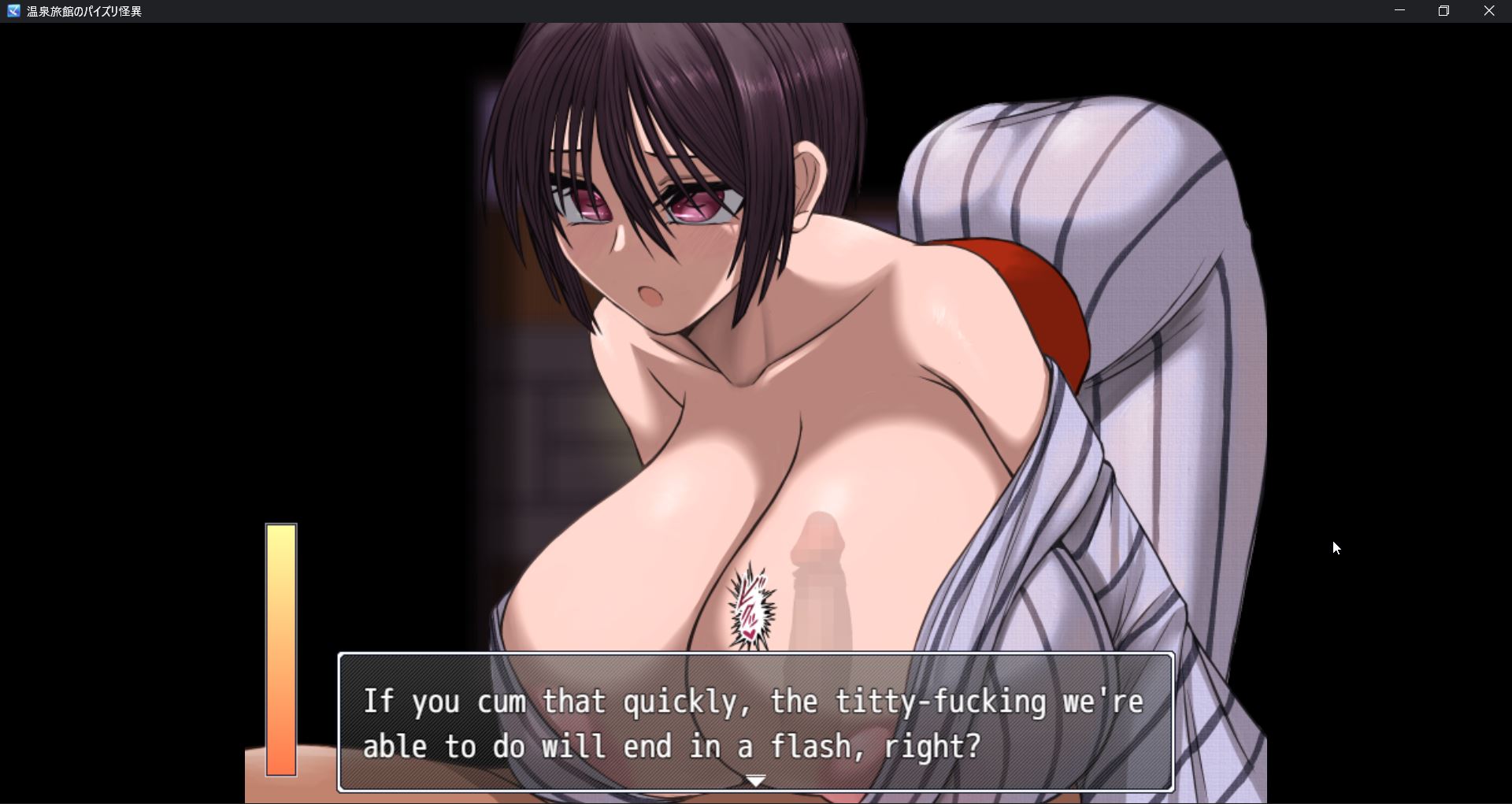Close the game window
The image size is (1512, 804).
point(1488,11)
